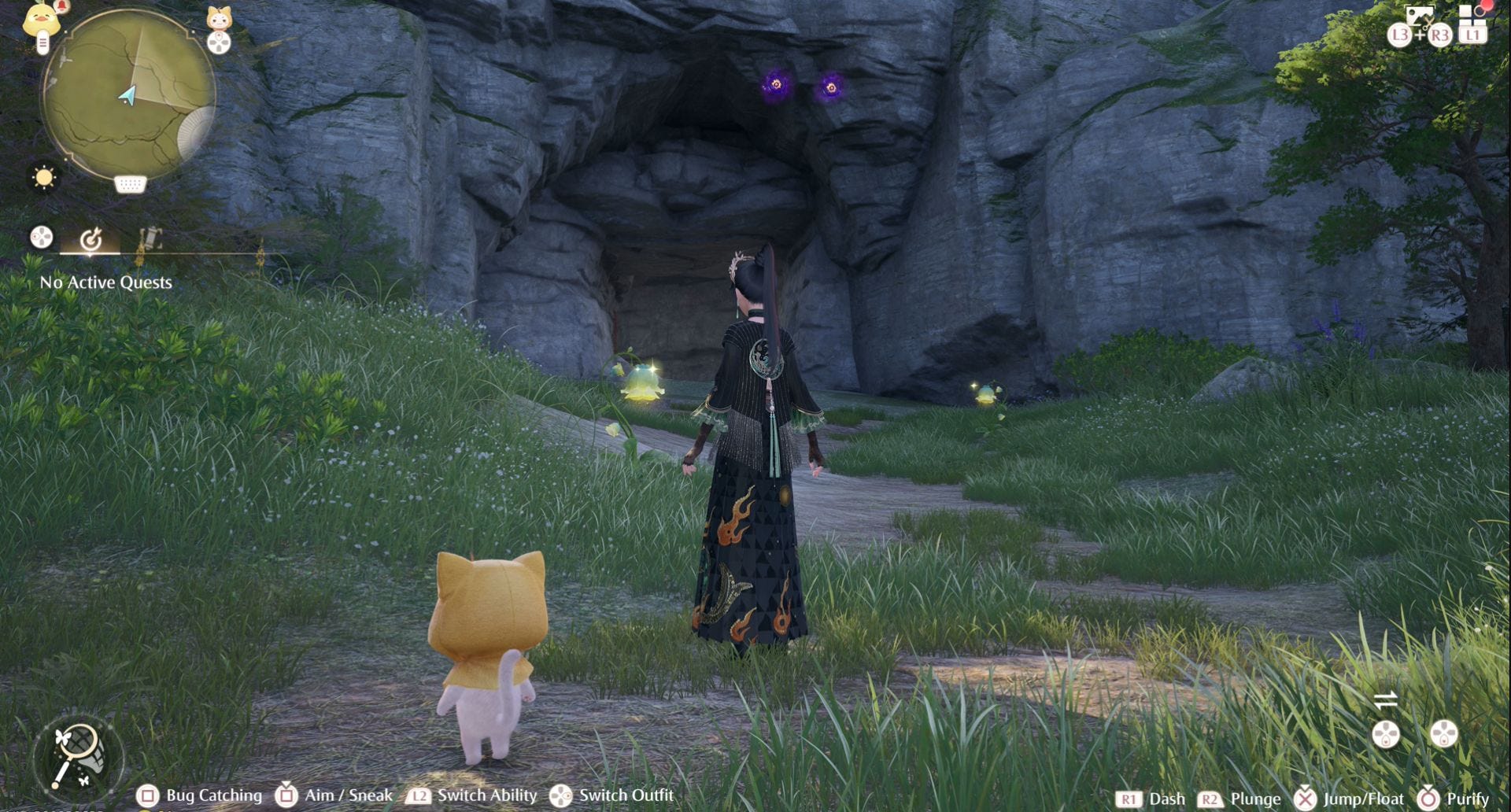Image resolution: width=1511 pixels, height=812 pixels.
Task: Switch to the scroll tracker tab
Action: (x=149, y=238)
